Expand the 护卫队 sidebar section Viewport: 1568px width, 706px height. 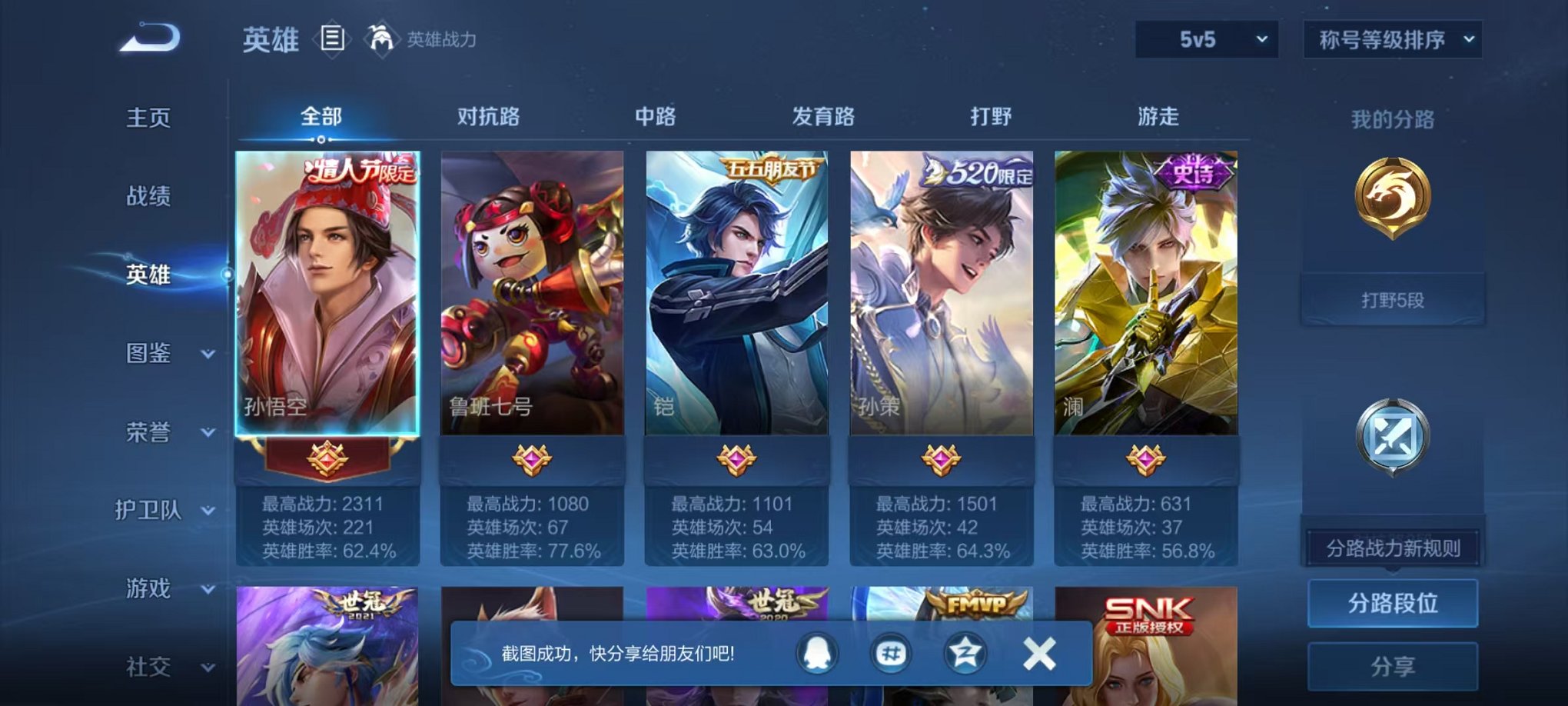coord(165,511)
